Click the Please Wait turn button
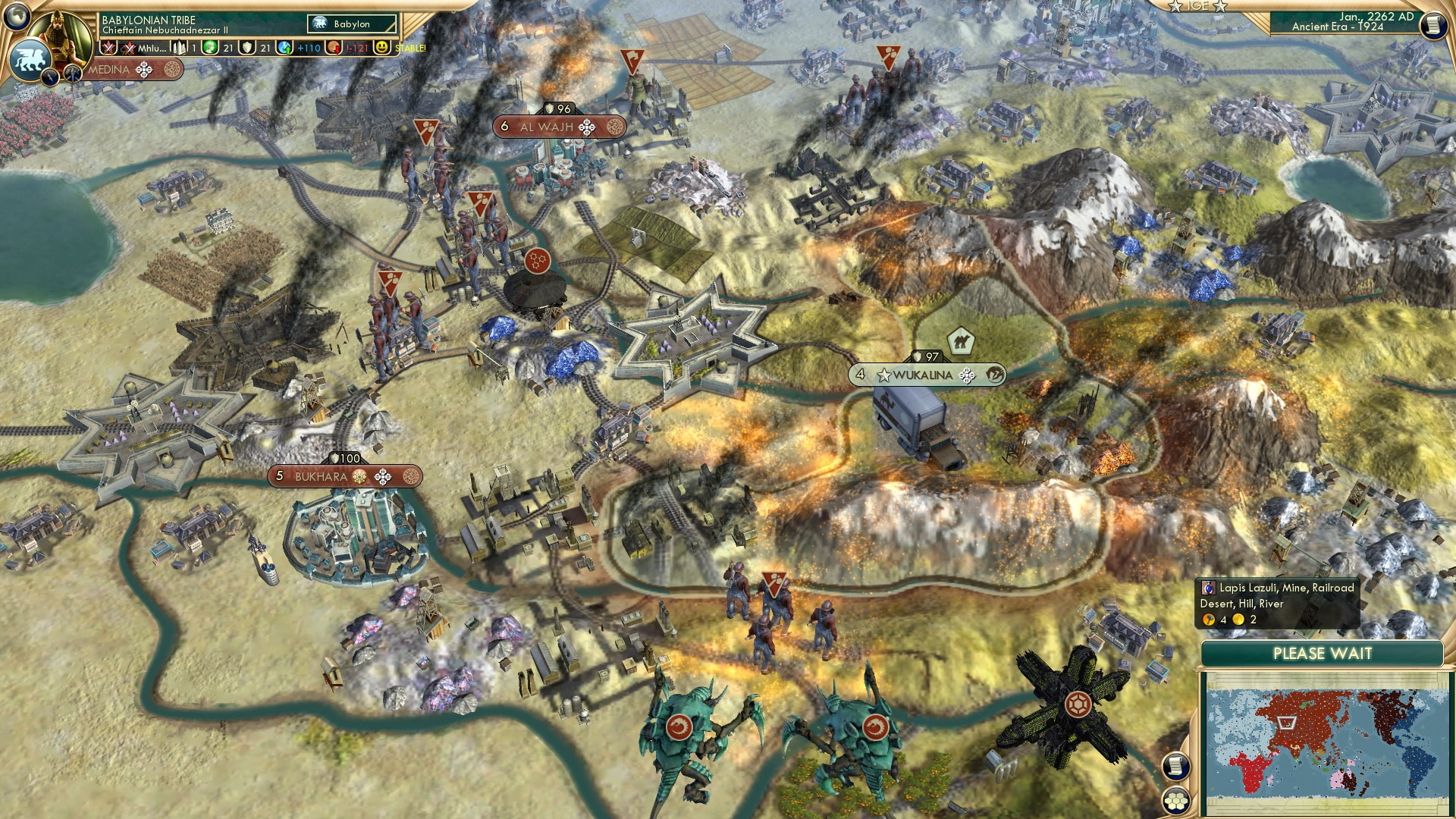The height and width of the screenshot is (819, 1456). 1322,654
